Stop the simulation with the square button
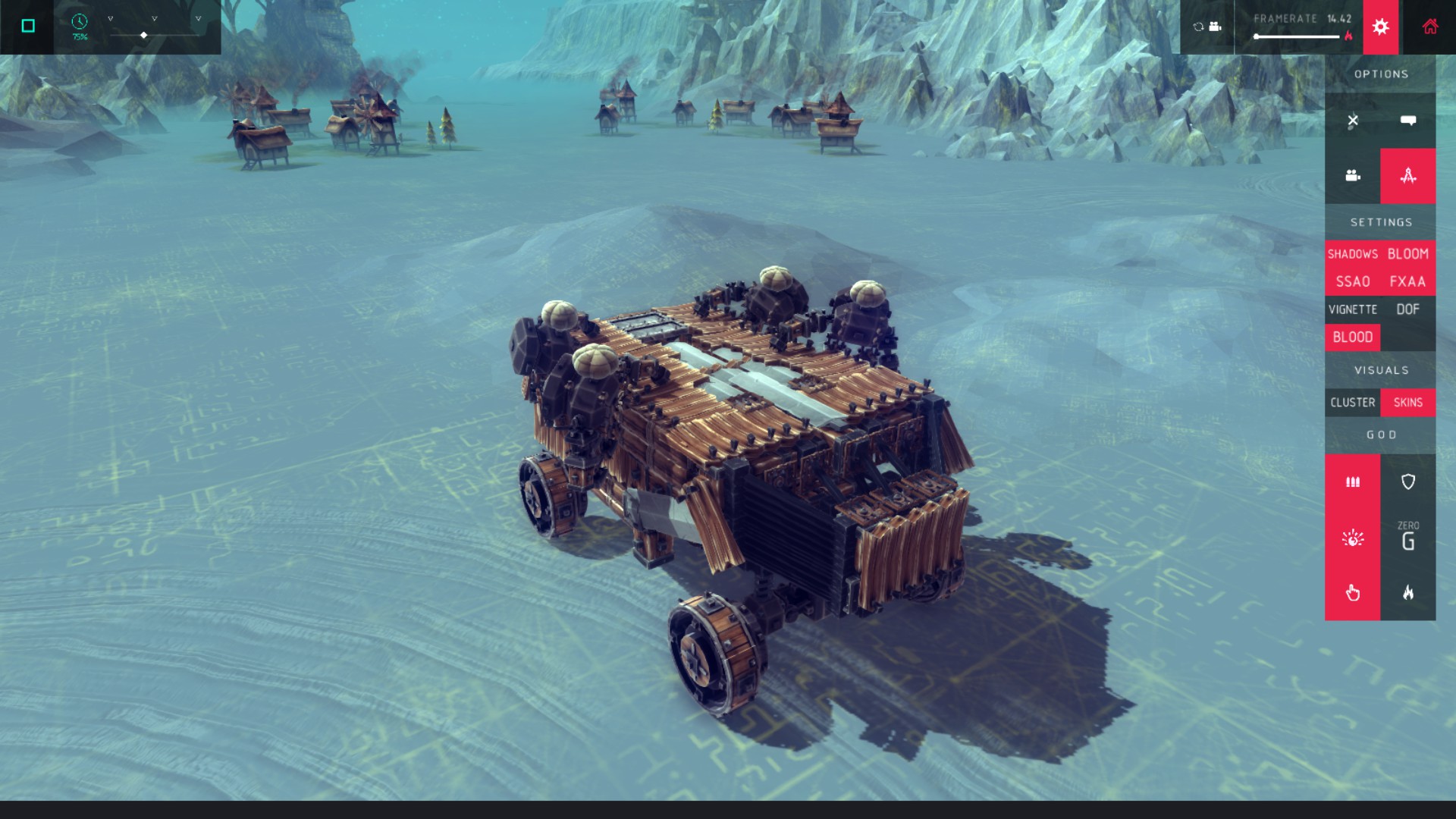This screenshot has height=819, width=1456. tap(28, 25)
